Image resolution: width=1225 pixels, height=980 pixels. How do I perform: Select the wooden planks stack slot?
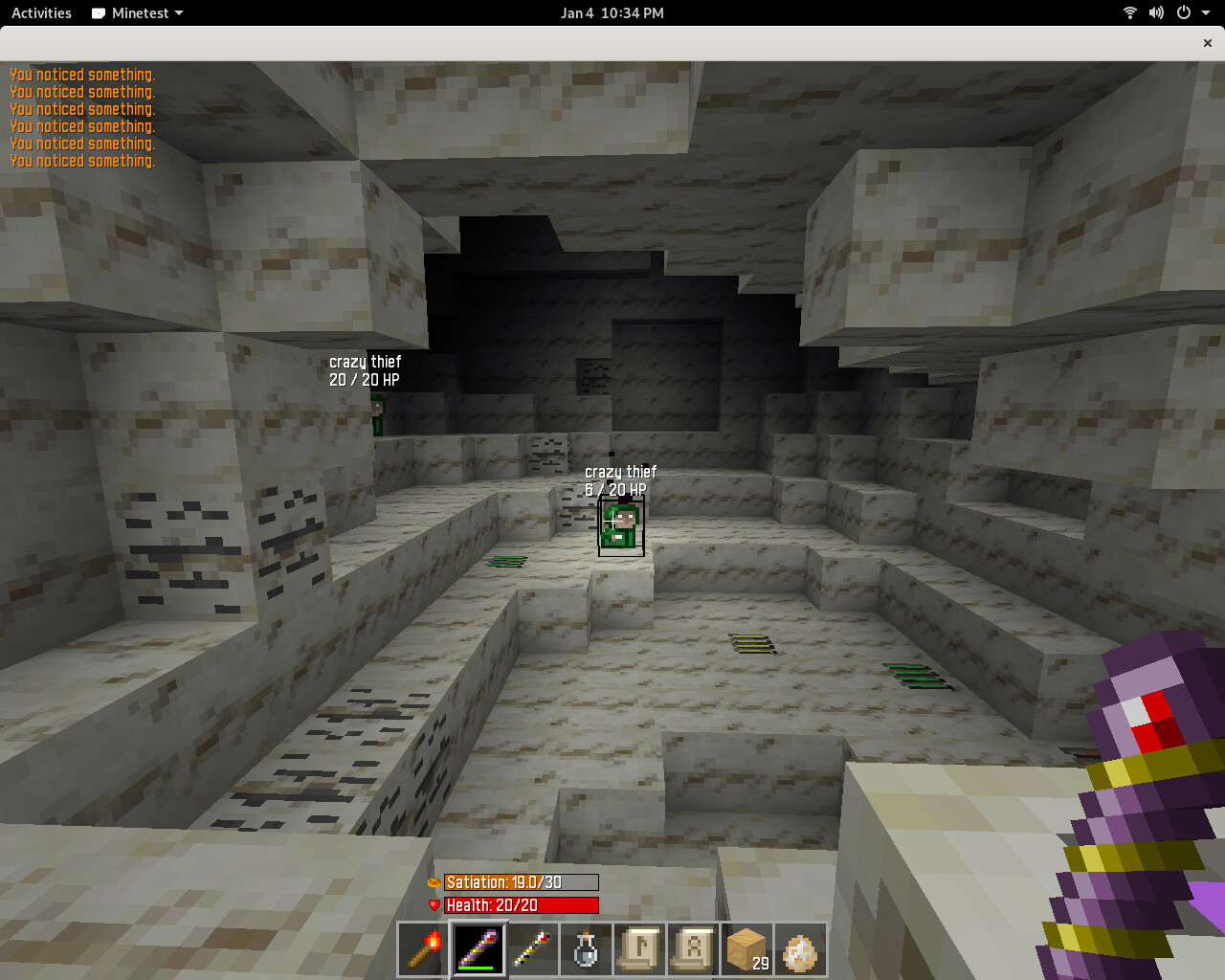pos(746,949)
